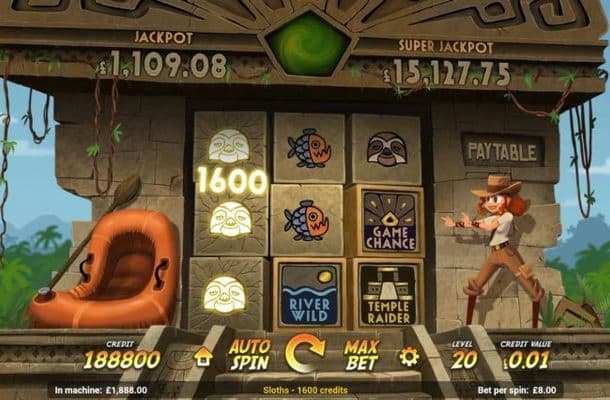This screenshot has height=400, width=610.
Task: Place the Max Bet
Action: [x=361, y=355]
